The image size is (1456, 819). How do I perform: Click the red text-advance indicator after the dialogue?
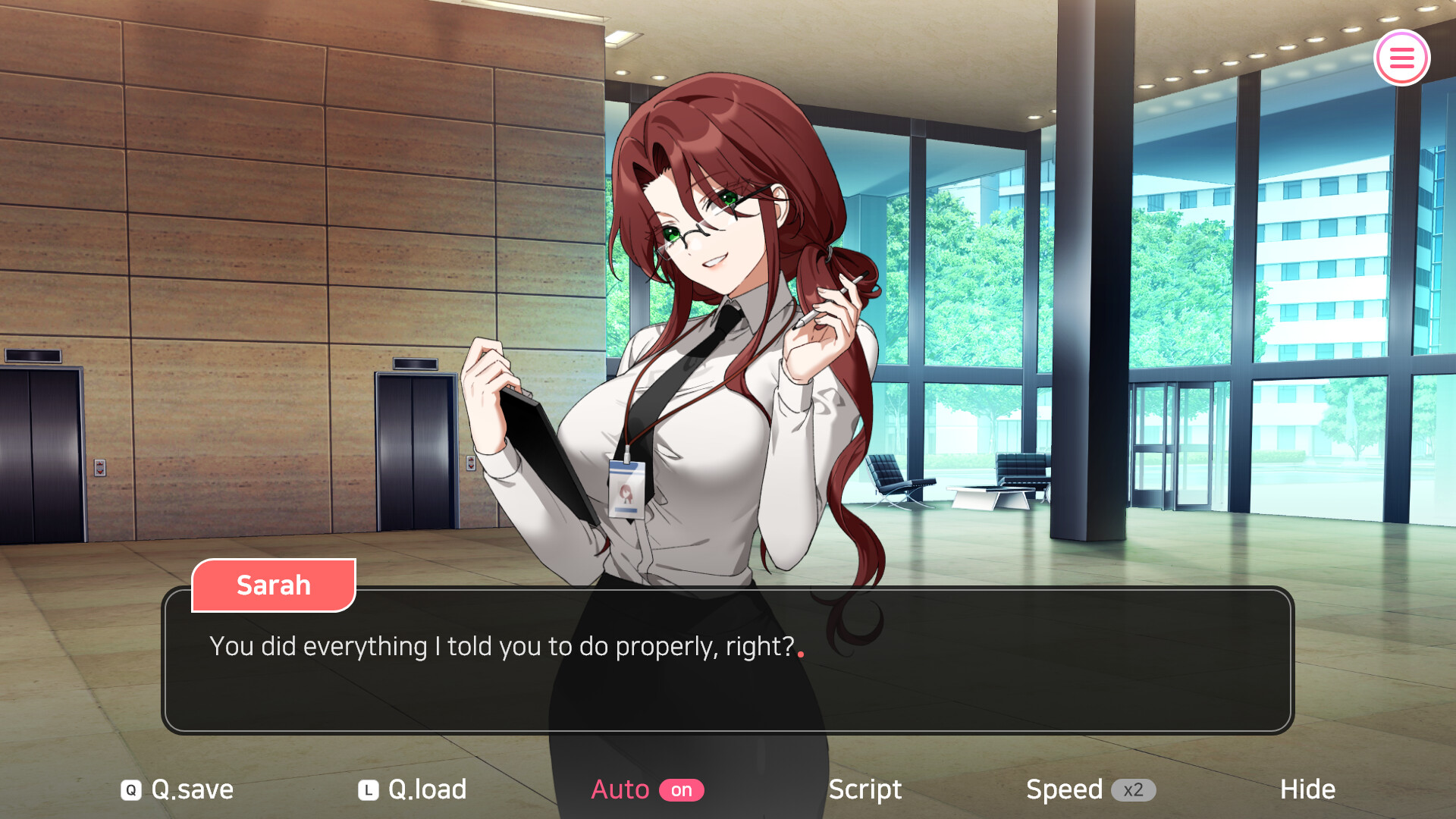coord(802,654)
